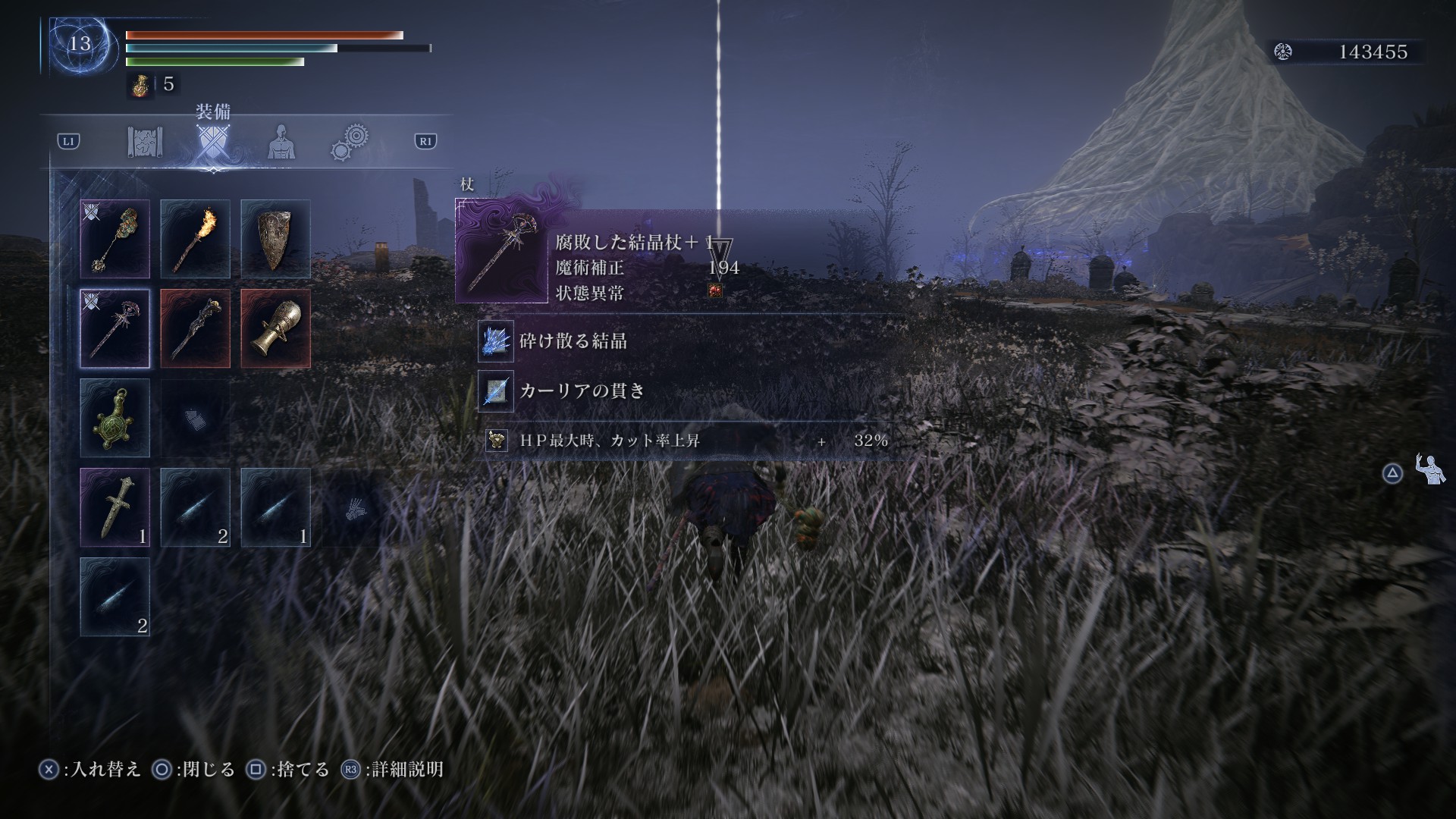Click the flask icon below the status bars
This screenshot has height=819, width=1456.
click(x=140, y=85)
